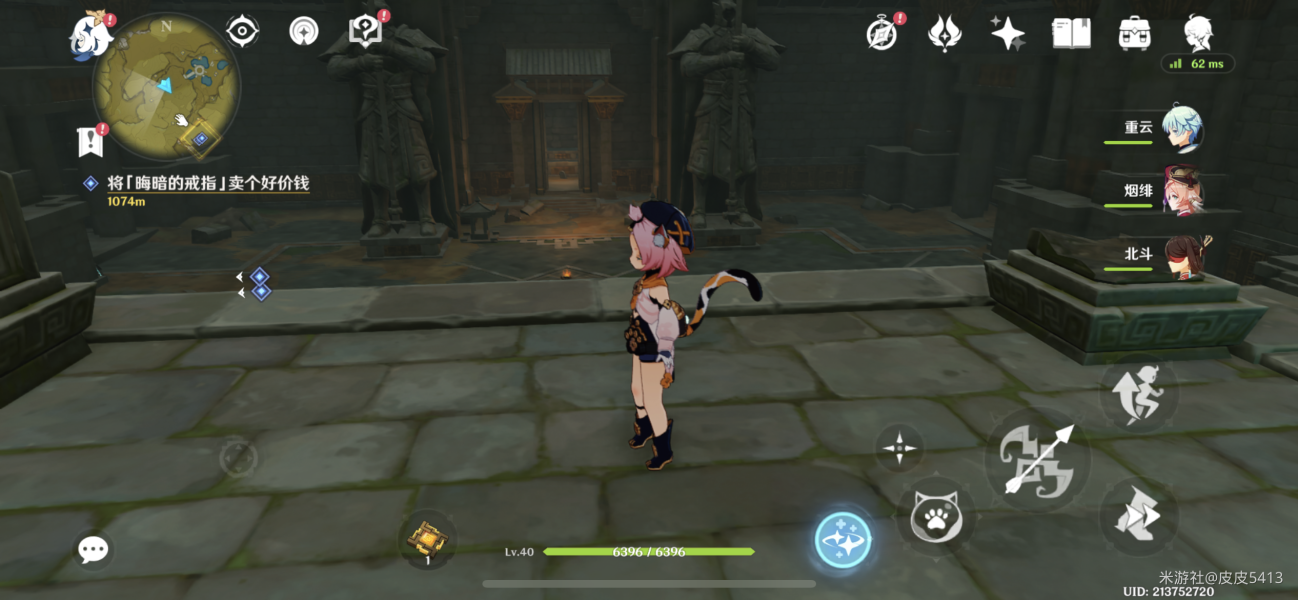
Task: Open the wish star icon
Action: 1007,34
